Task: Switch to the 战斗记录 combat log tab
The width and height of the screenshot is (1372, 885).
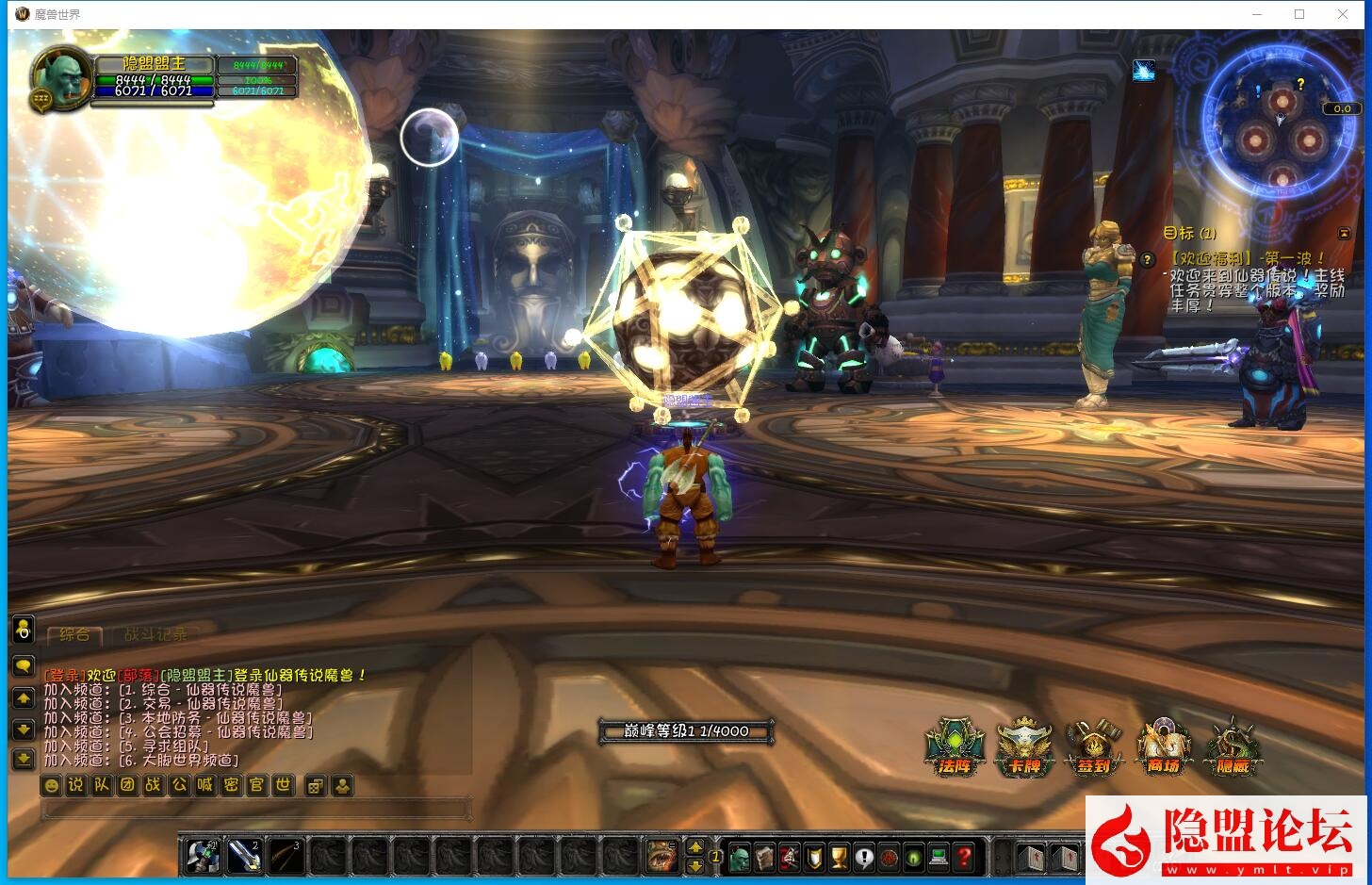Action: click(155, 635)
